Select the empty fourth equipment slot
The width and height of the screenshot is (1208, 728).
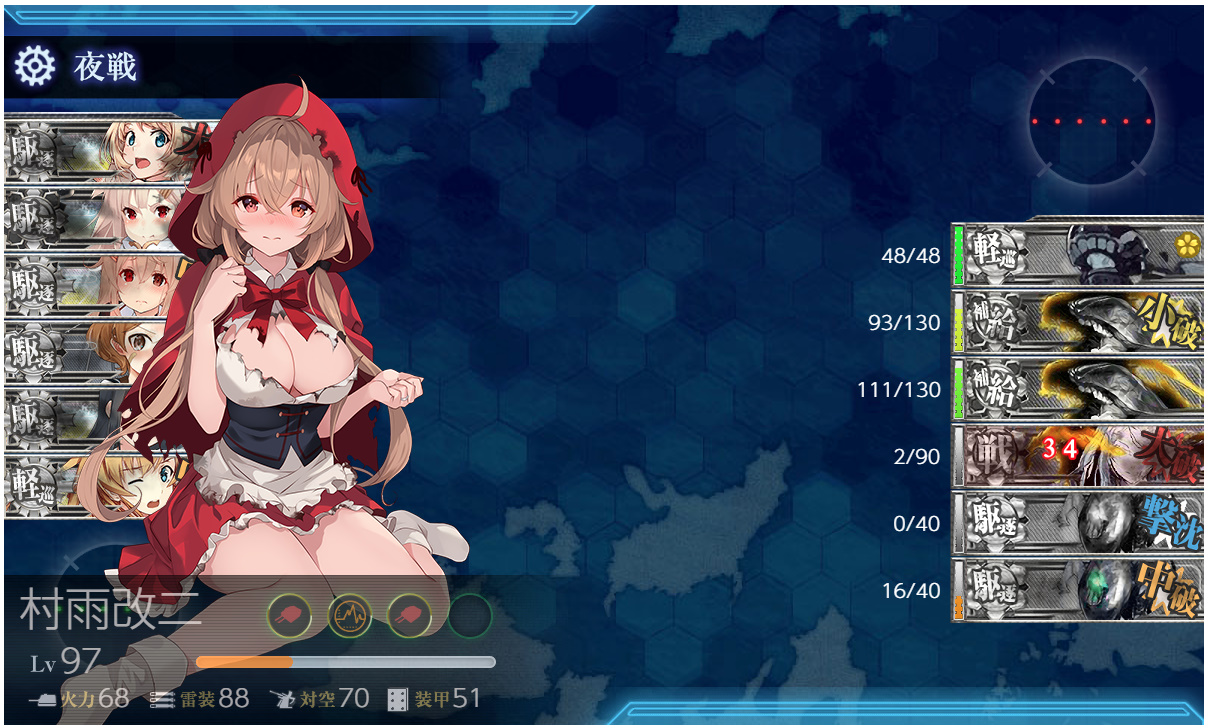(x=469, y=616)
